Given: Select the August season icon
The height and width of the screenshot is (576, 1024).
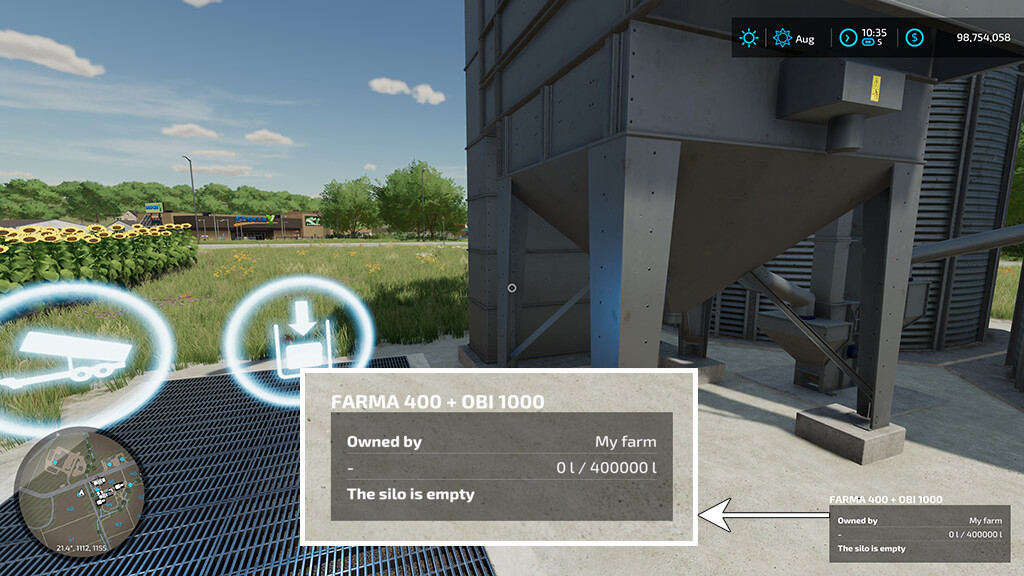Looking at the screenshot, I should 782,38.
